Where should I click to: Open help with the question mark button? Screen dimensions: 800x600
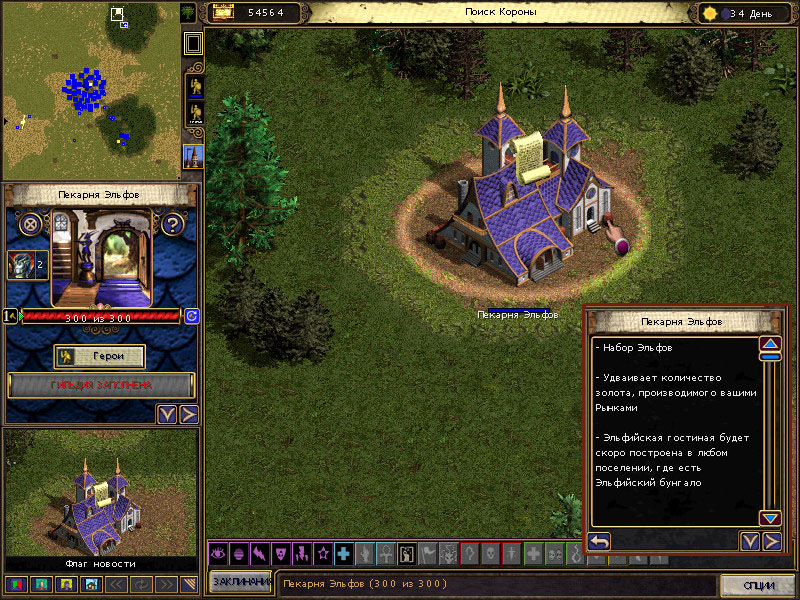point(171,224)
